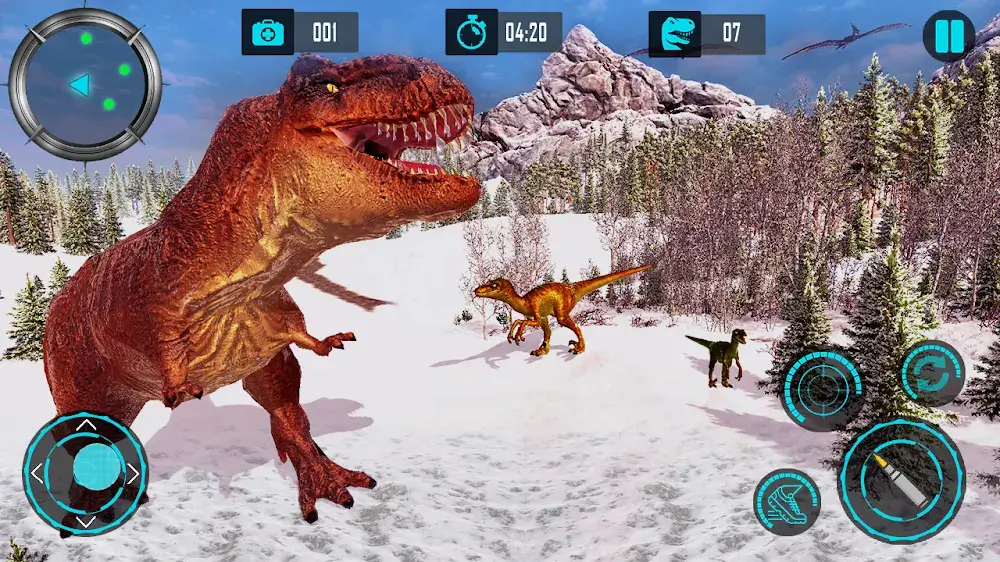Fire the weapon with the bullet button
This screenshot has width=1000, height=562.
(x=901, y=480)
